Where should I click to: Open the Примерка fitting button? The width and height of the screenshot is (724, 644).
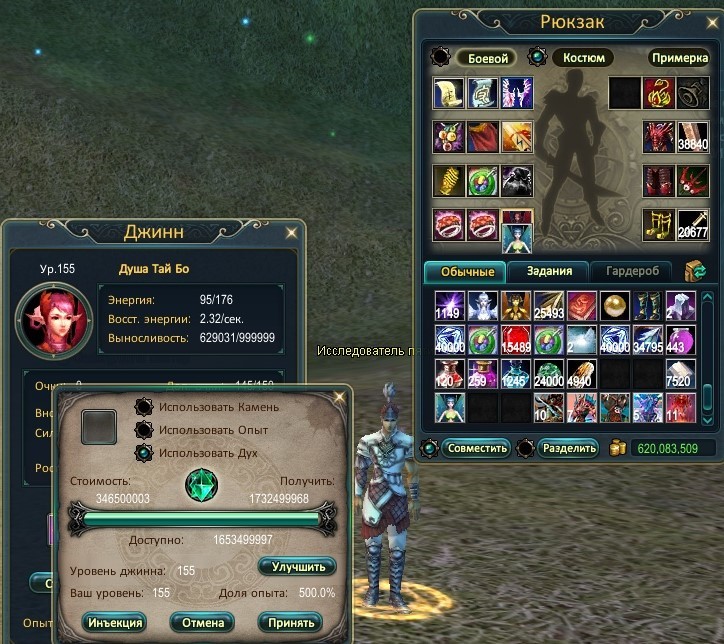(x=680, y=58)
